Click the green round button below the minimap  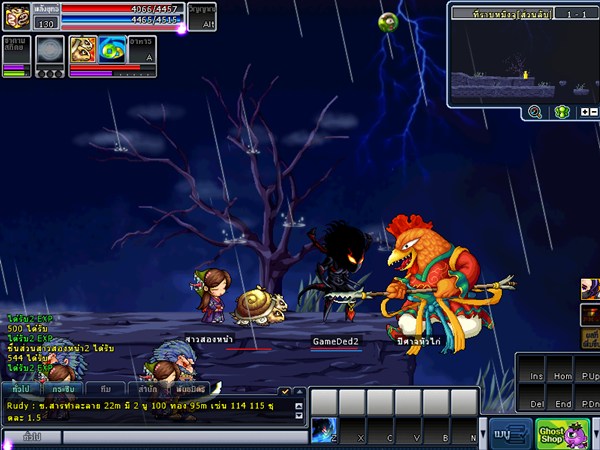561,112
